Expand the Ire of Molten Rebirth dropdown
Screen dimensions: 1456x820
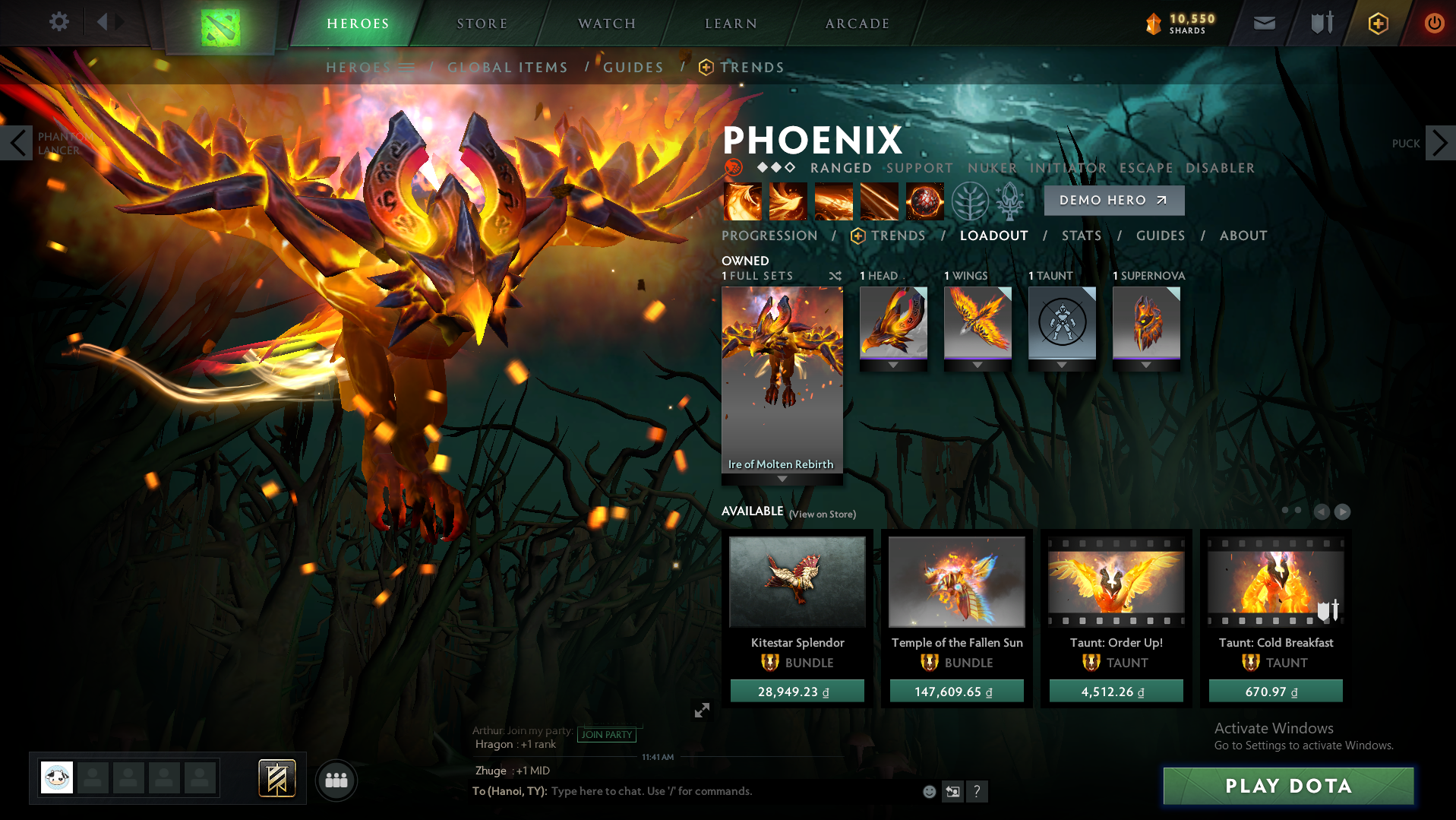tap(782, 479)
